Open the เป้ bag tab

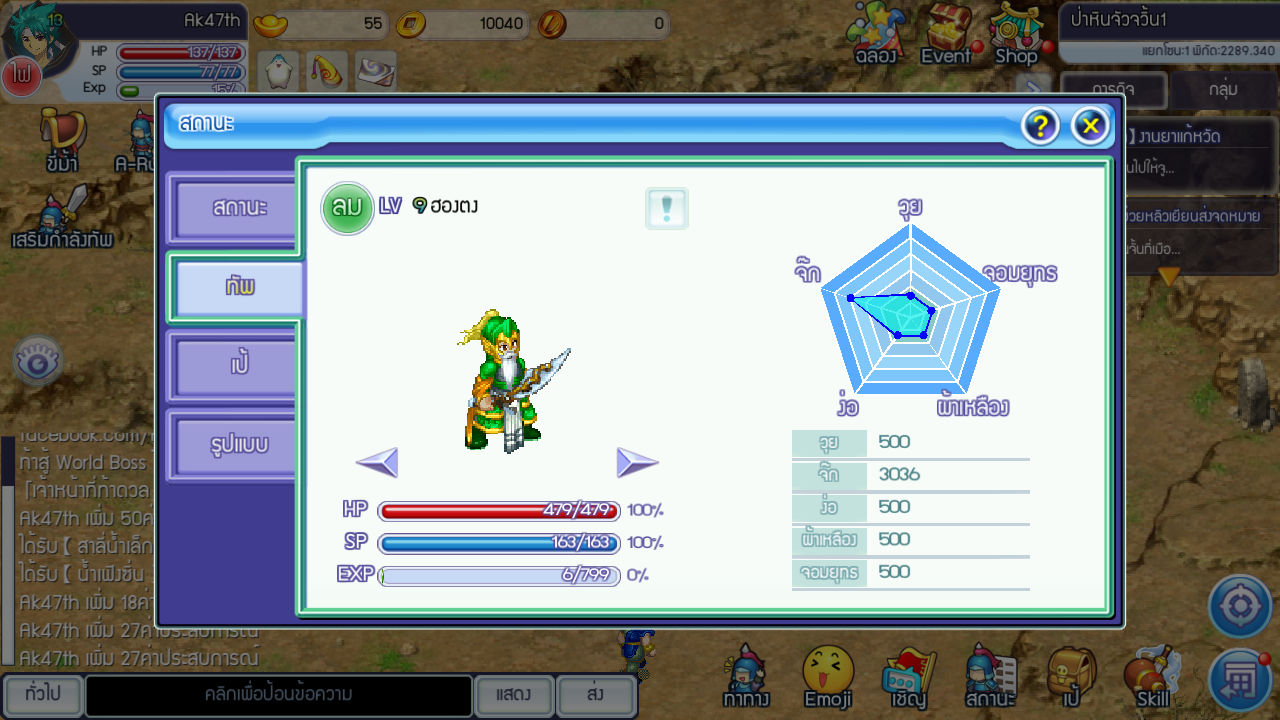click(x=238, y=365)
